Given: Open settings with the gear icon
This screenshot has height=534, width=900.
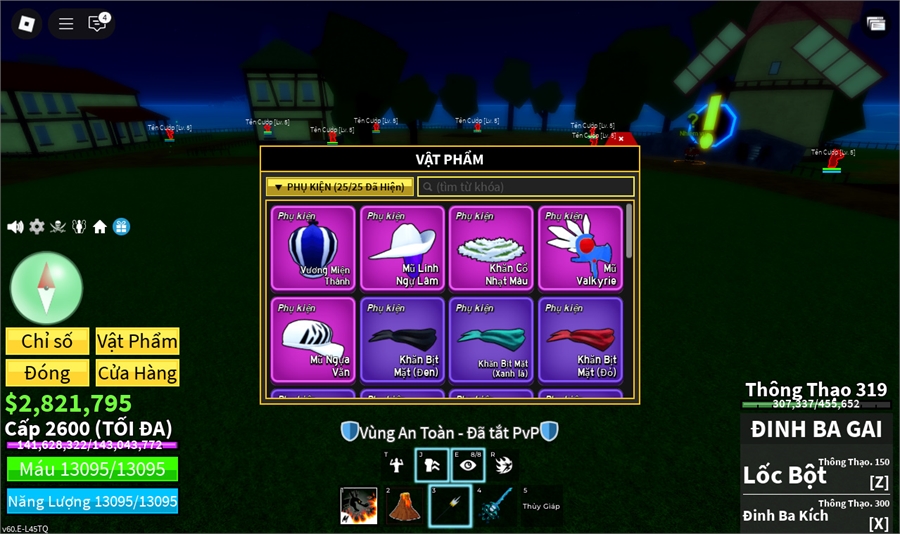Looking at the screenshot, I should [37, 227].
